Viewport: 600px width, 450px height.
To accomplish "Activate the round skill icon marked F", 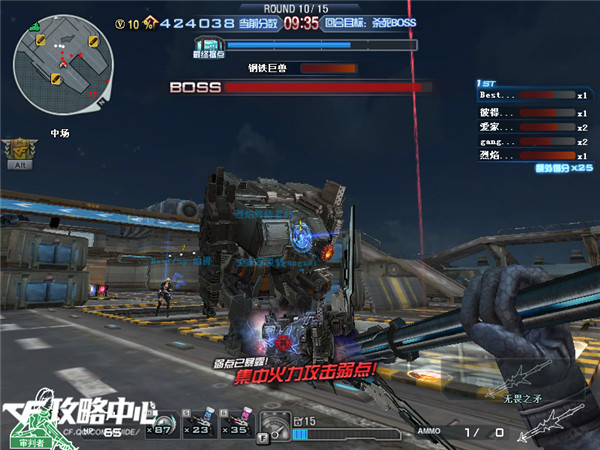I will [273, 425].
